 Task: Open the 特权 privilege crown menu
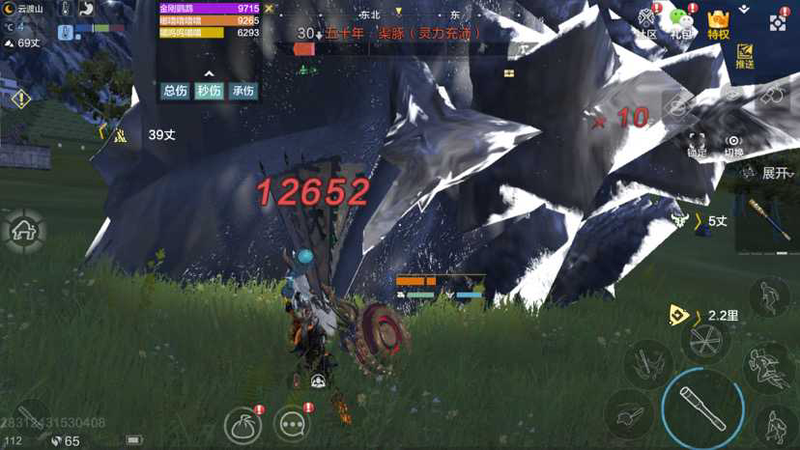(718, 22)
